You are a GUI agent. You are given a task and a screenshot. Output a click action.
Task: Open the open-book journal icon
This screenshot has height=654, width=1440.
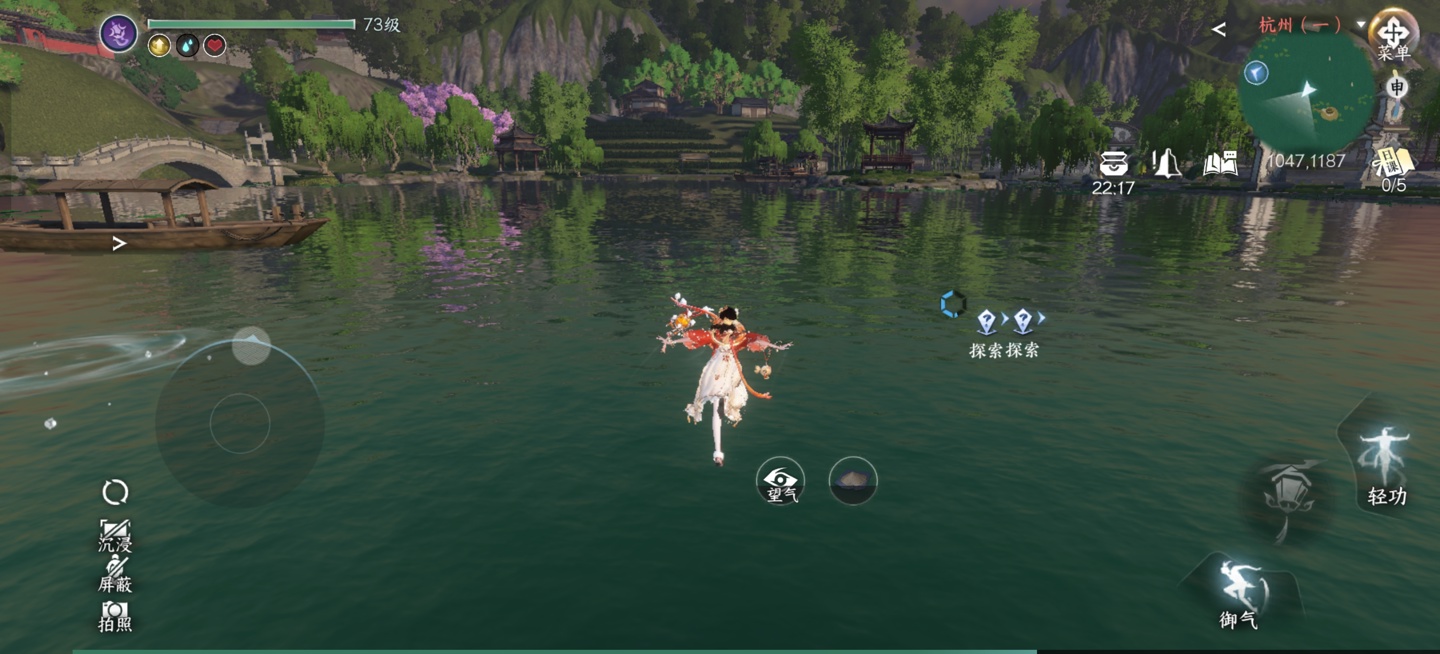[x=1220, y=163]
